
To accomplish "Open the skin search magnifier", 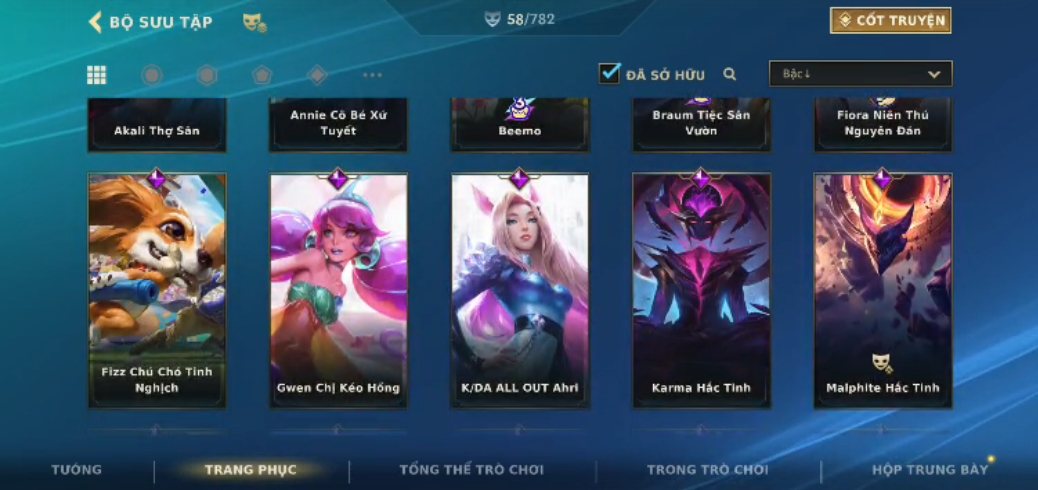I will click(730, 74).
